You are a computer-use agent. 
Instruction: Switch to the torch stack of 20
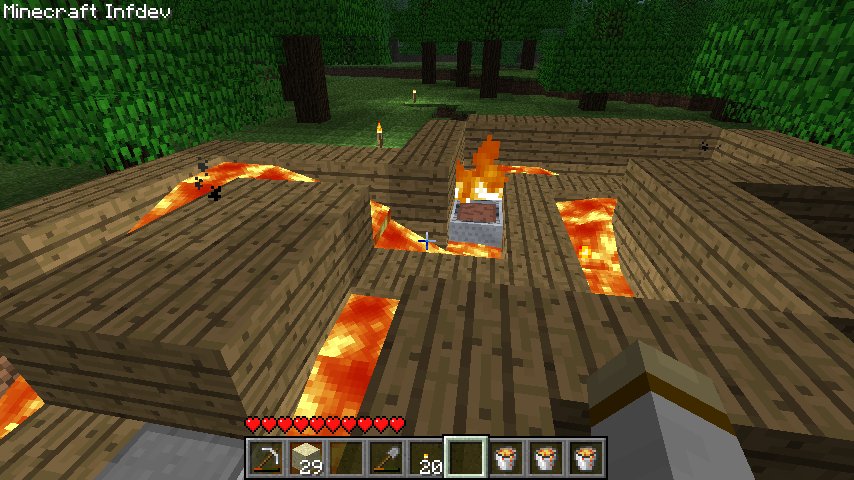coord(426,457)
